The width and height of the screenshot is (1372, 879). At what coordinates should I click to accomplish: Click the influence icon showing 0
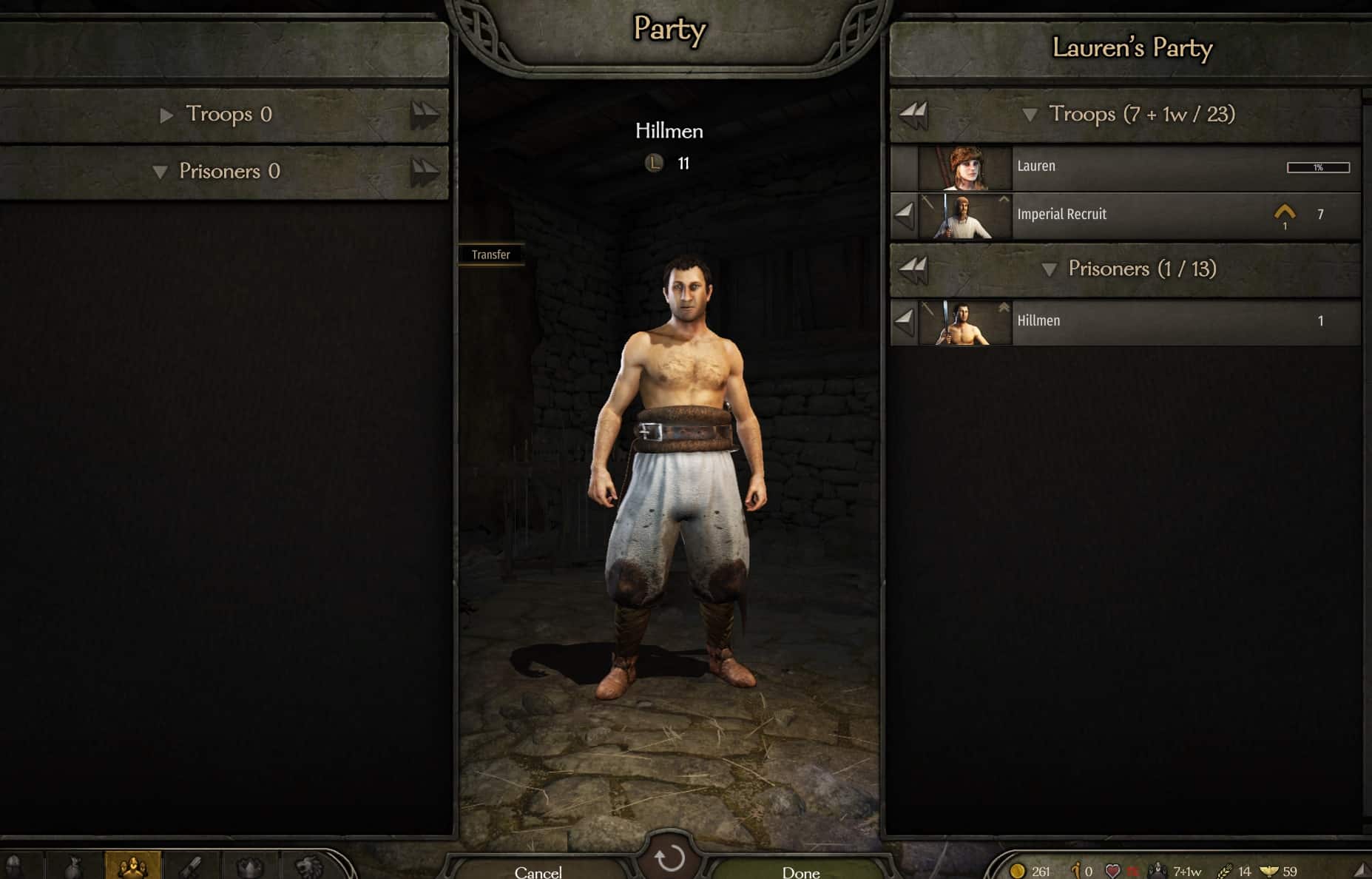click(1075, 870)
